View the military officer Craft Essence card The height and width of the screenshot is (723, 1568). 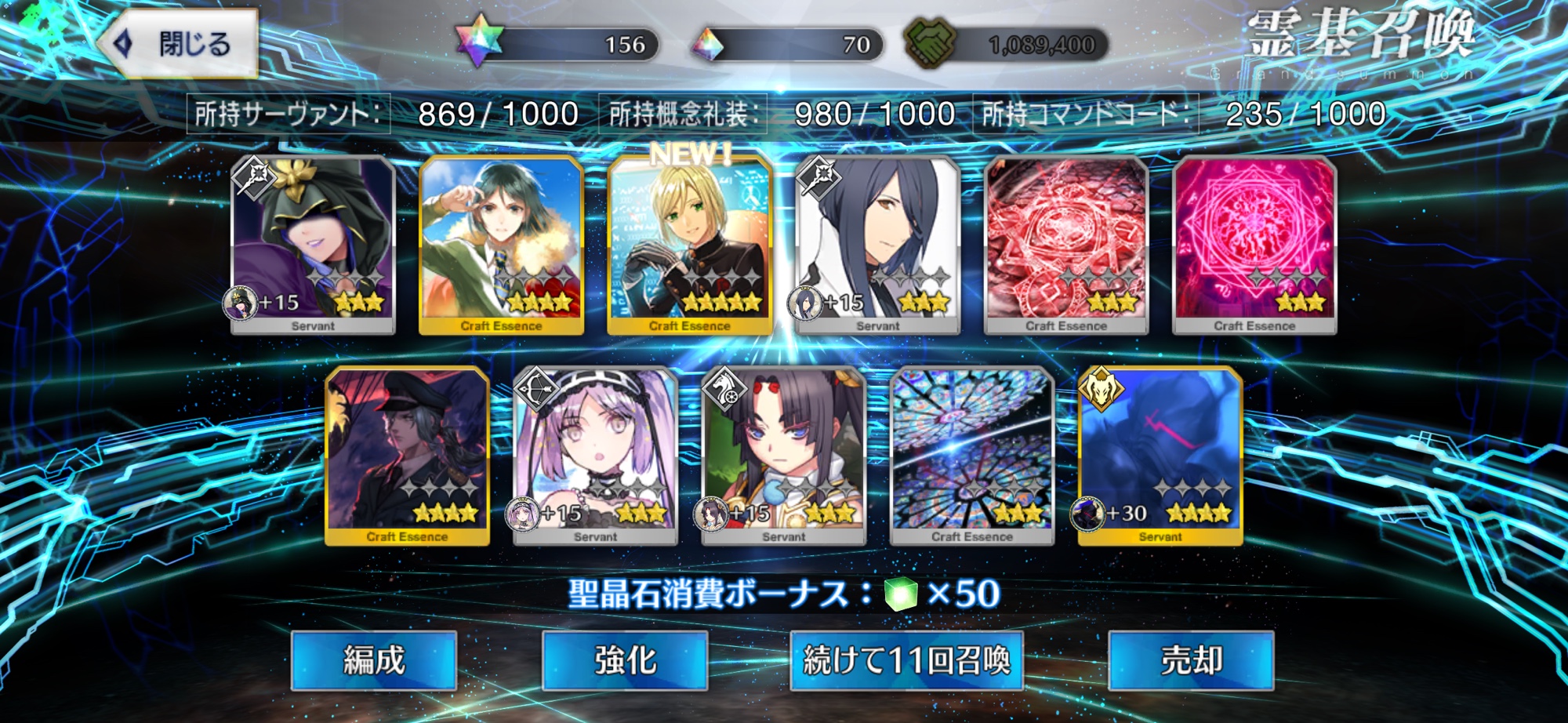[x=408, y=456]
